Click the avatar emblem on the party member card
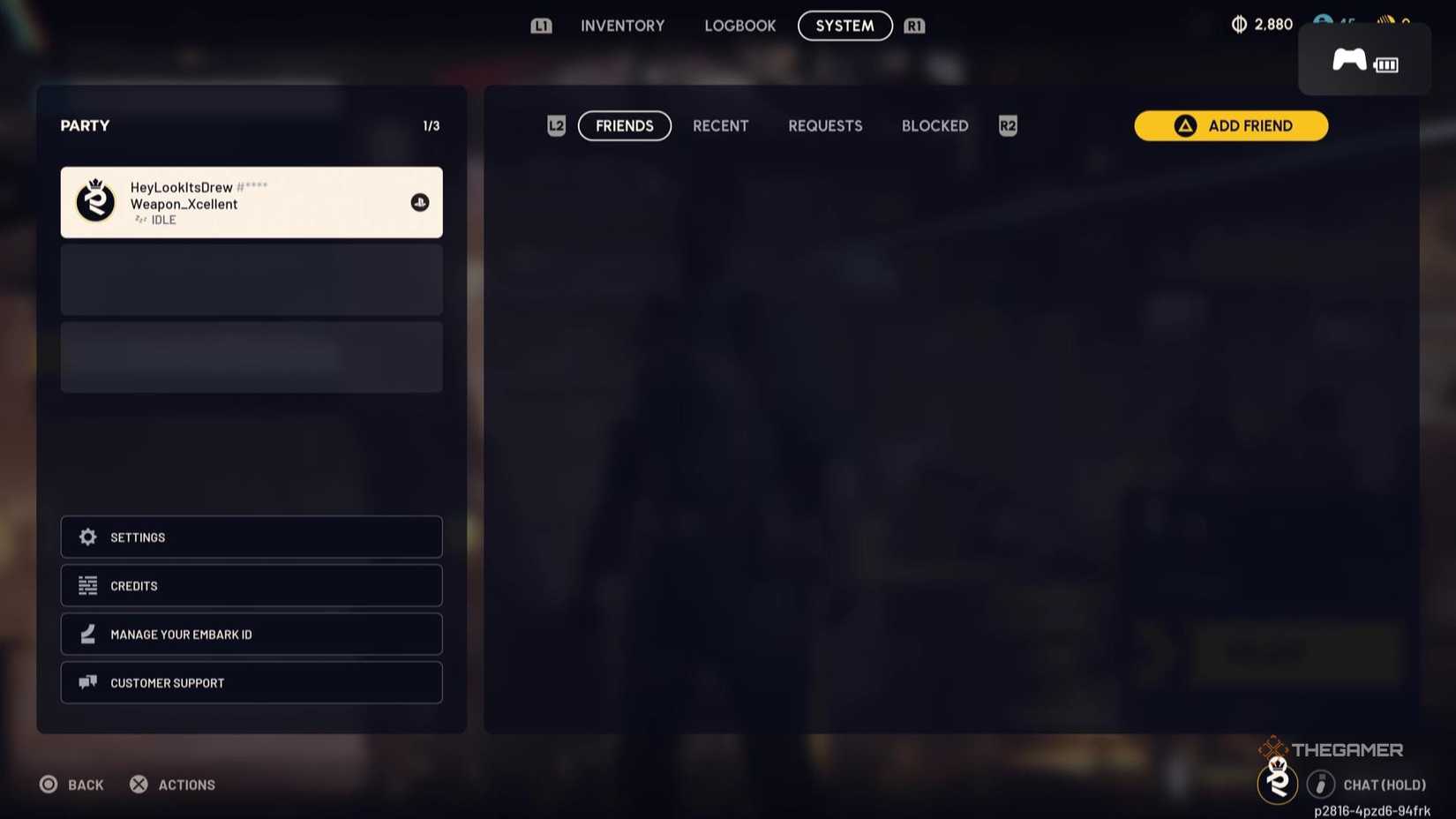This screenshot has height=819, width=1456. (96, 202)
